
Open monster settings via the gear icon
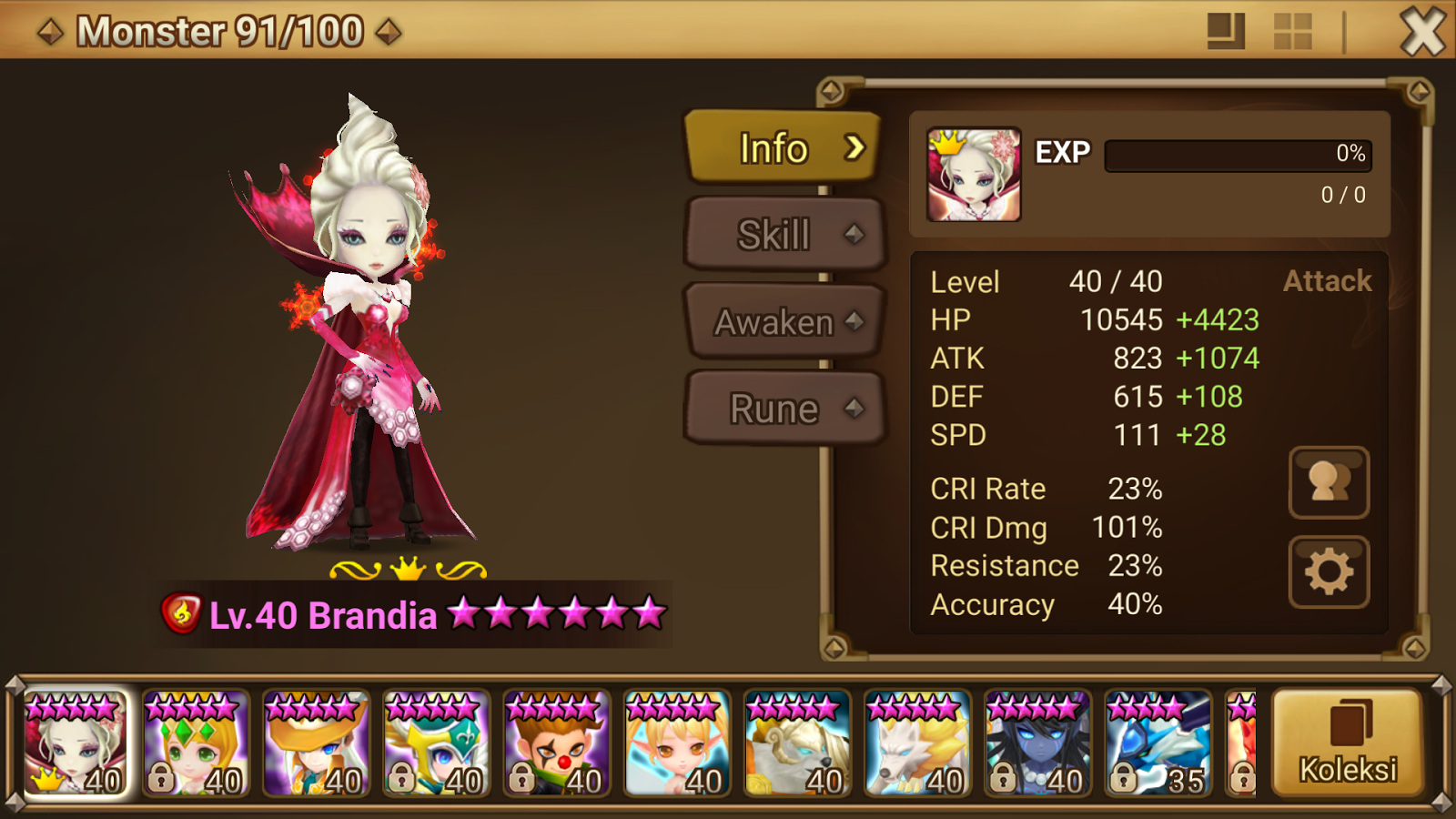coord(1329,572)
